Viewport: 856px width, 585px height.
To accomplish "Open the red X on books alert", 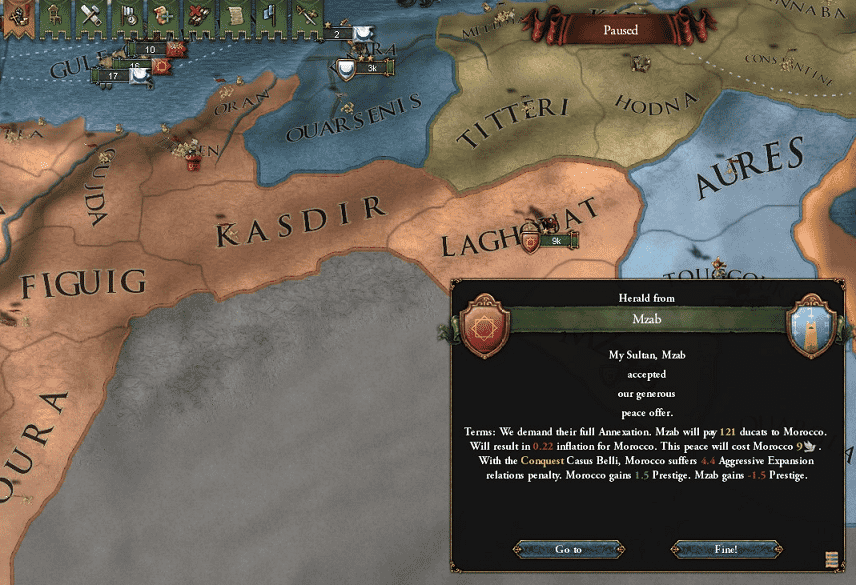I will pyautogui.click(x=198, y=16).
